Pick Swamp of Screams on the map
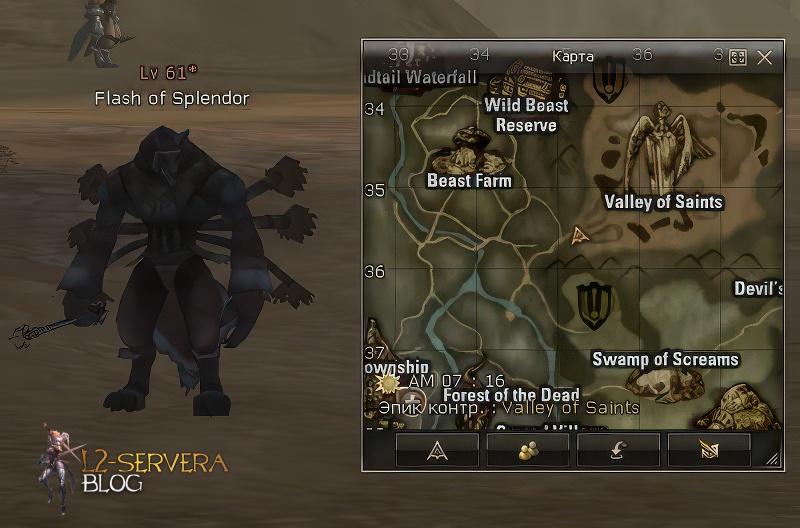Viewport: 800px width, 528px height. tap(665, 359)
